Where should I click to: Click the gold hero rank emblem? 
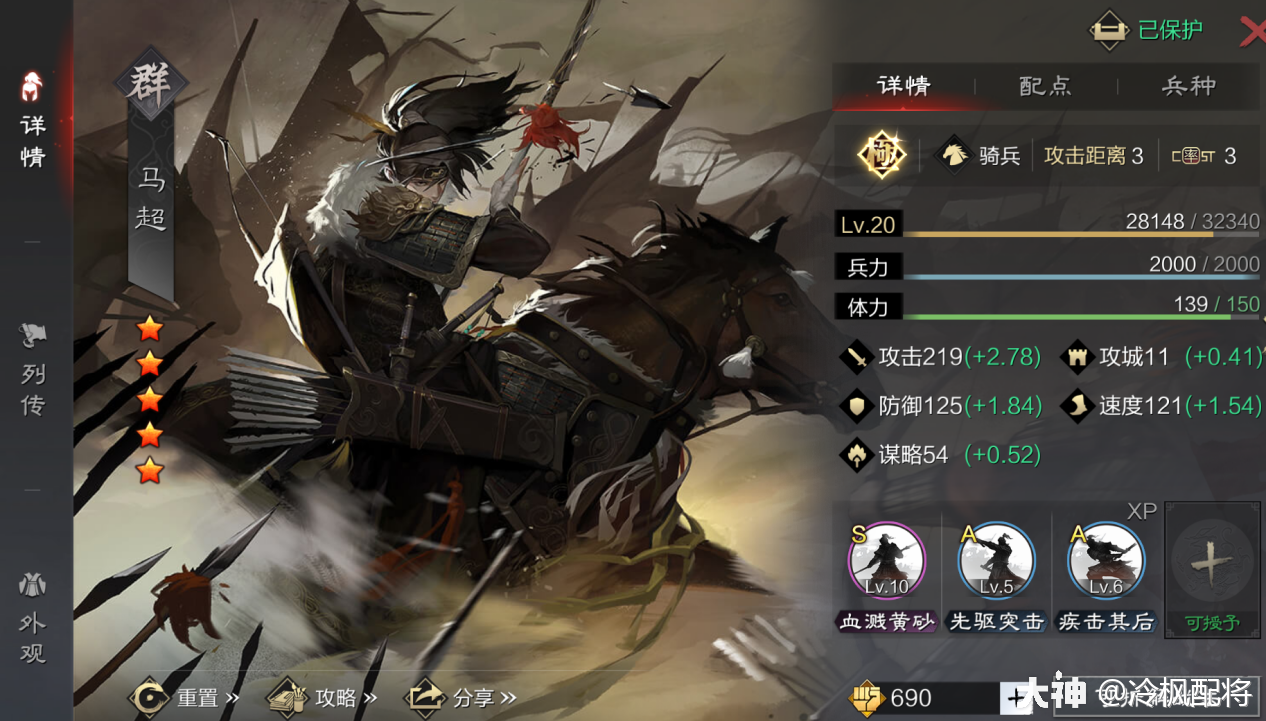(x=882, y=155)
